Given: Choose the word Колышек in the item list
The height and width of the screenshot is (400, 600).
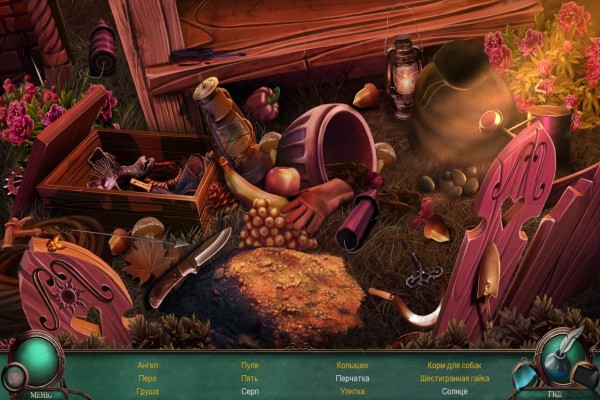Looking at the screenshot, I should pyautogui.click(x=352, y=366).
